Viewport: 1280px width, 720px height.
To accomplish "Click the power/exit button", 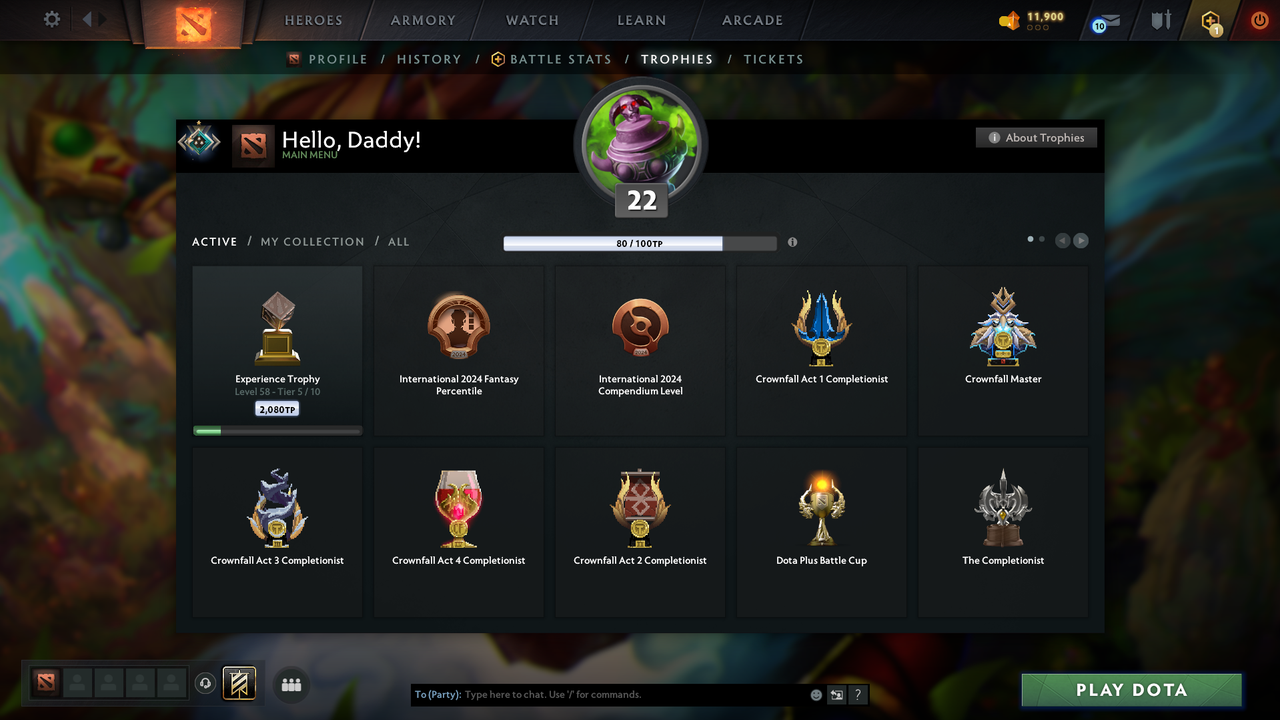I will 1259,20.
